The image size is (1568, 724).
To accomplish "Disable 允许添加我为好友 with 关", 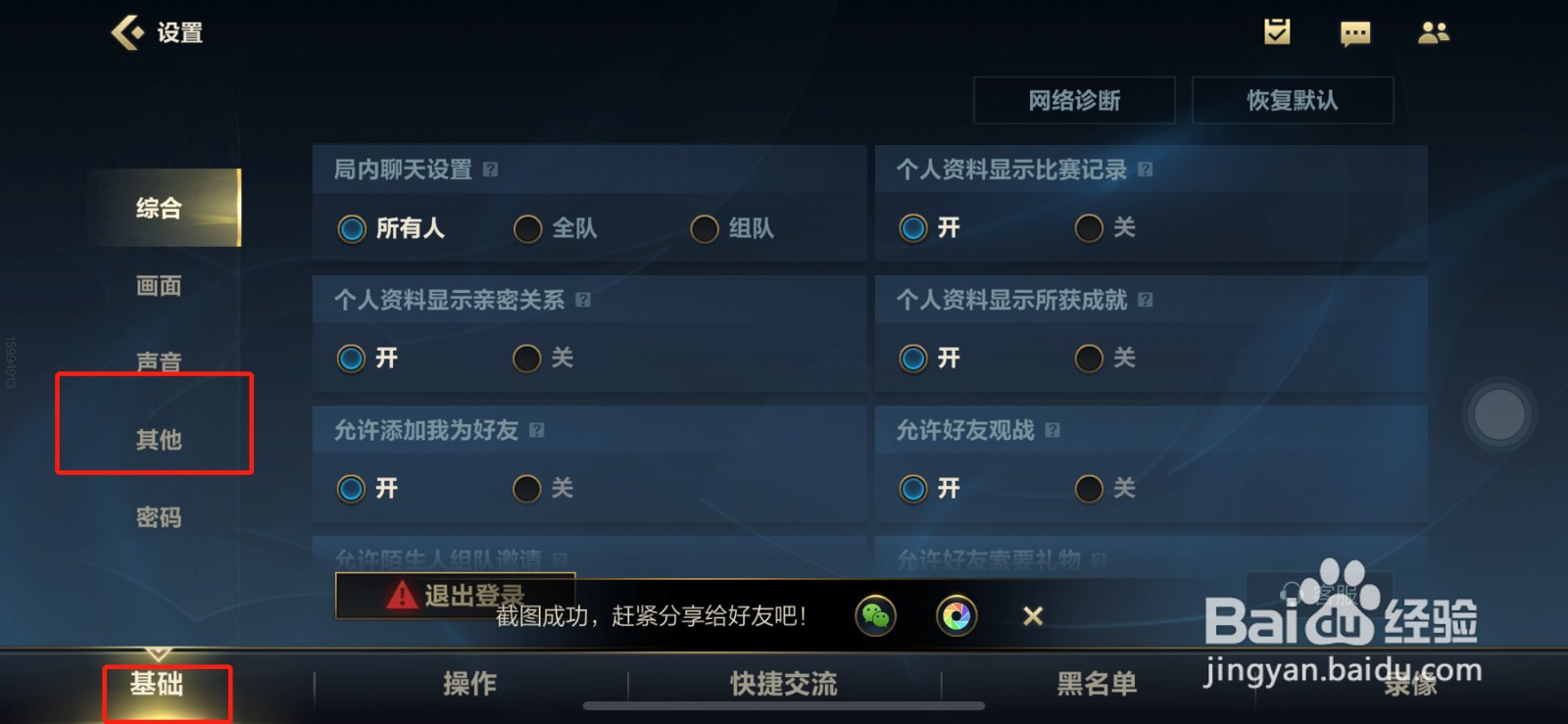I will pos(527,488).
